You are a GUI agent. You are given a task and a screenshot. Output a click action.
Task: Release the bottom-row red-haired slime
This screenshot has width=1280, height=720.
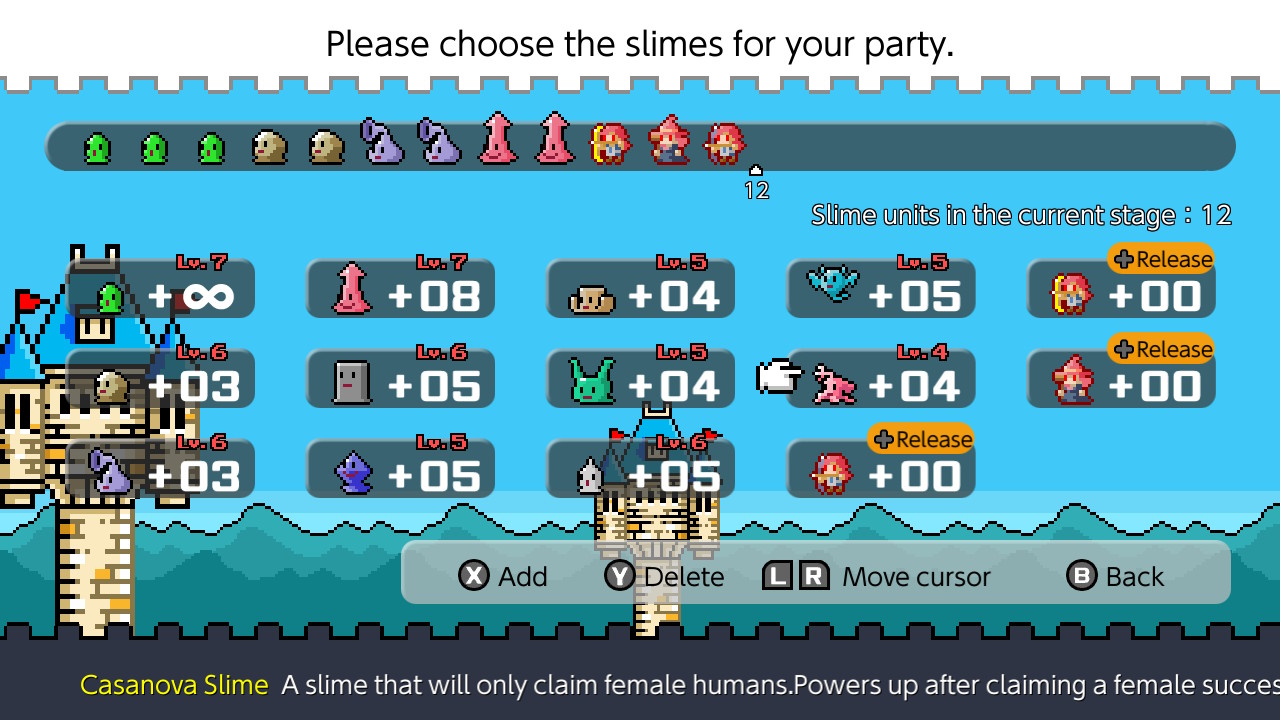(x=880, y=470)
